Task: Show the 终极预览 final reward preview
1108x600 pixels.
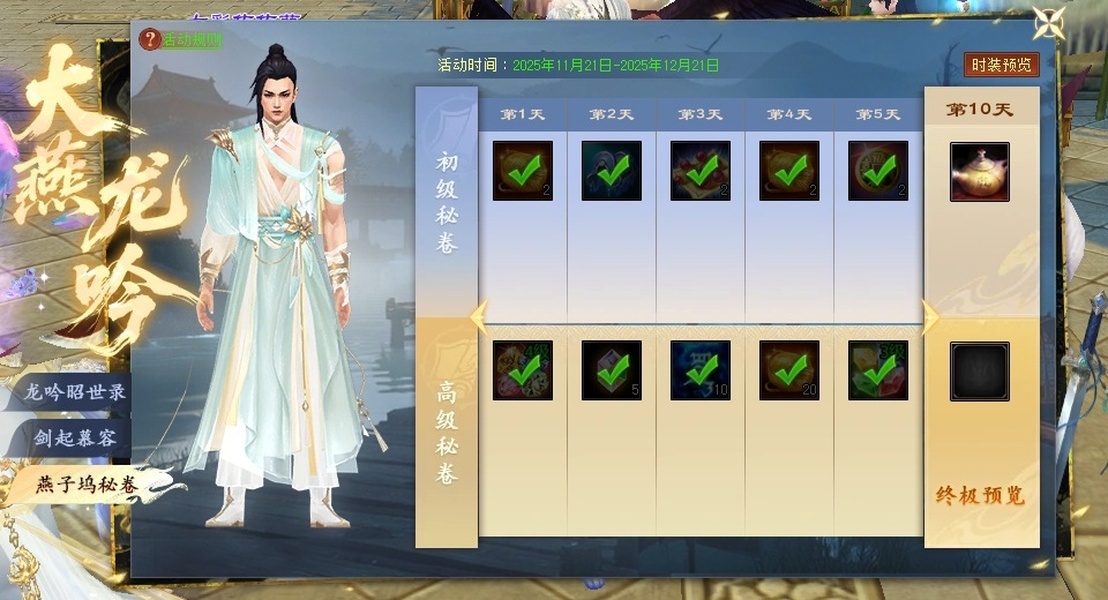Action: tap(980, 496)
